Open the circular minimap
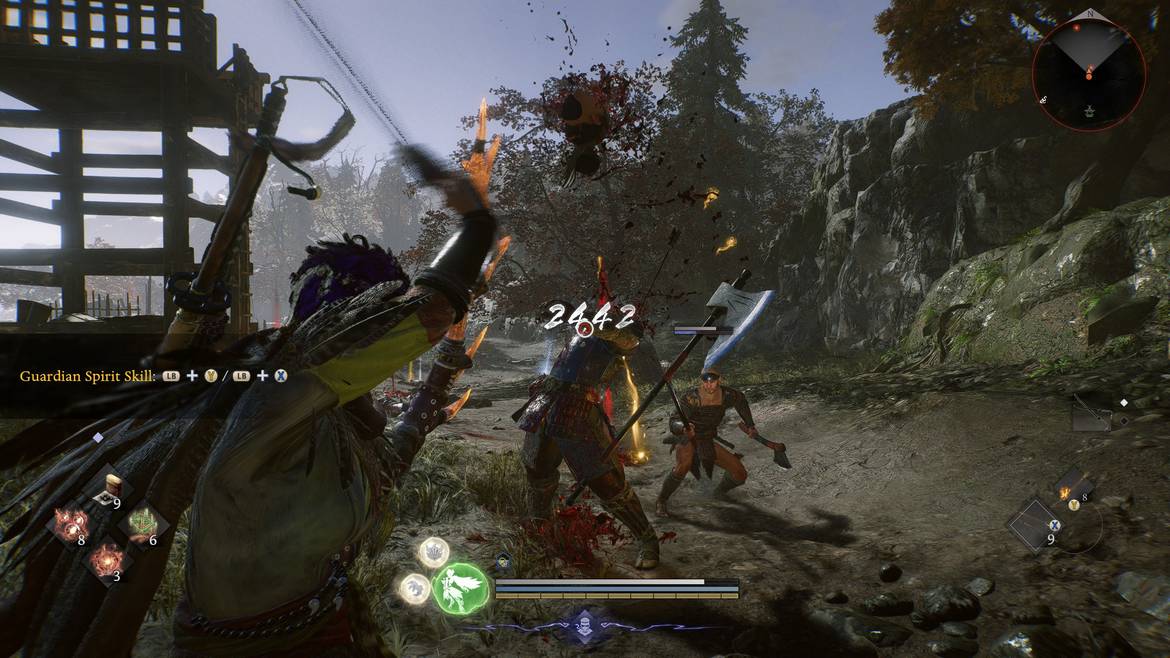Screen dimensions: 1170x658 (x=1089, y=74)
